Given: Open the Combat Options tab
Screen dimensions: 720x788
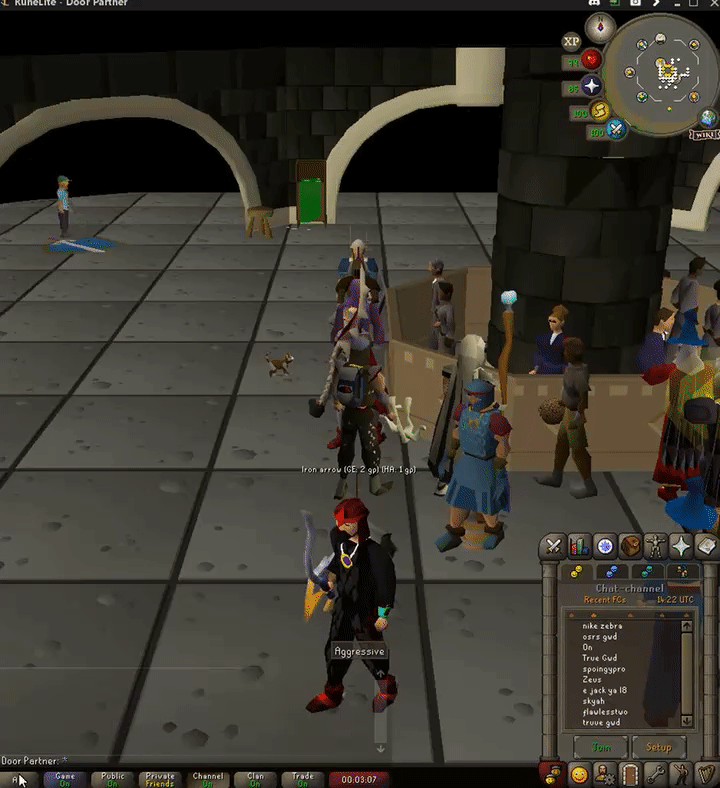Looking at the screenshot, I should point(553,547).
